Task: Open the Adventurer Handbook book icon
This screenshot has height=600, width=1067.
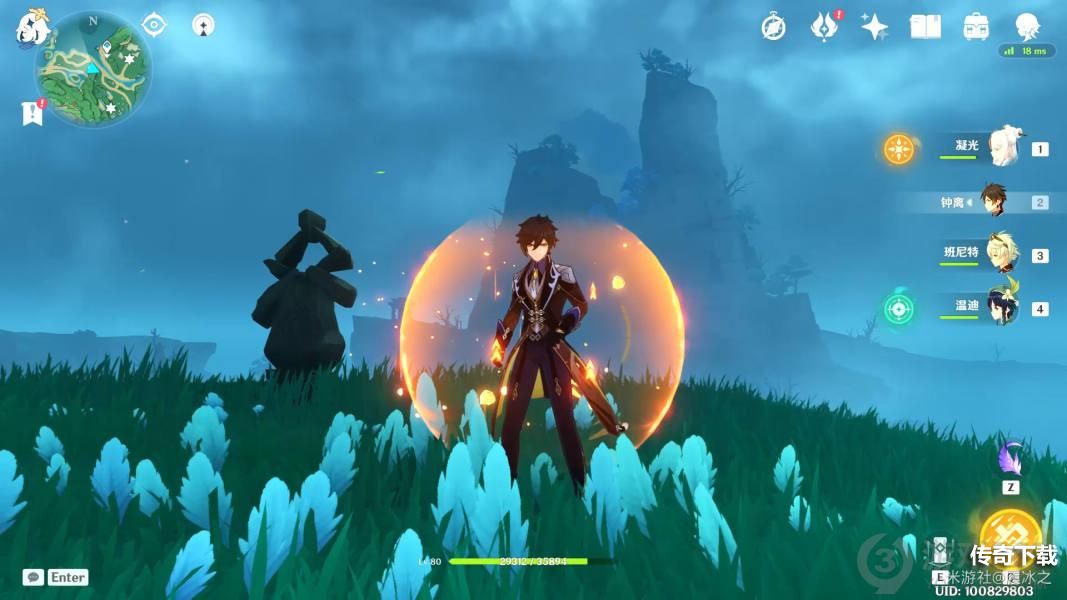Action: point(925,27)
